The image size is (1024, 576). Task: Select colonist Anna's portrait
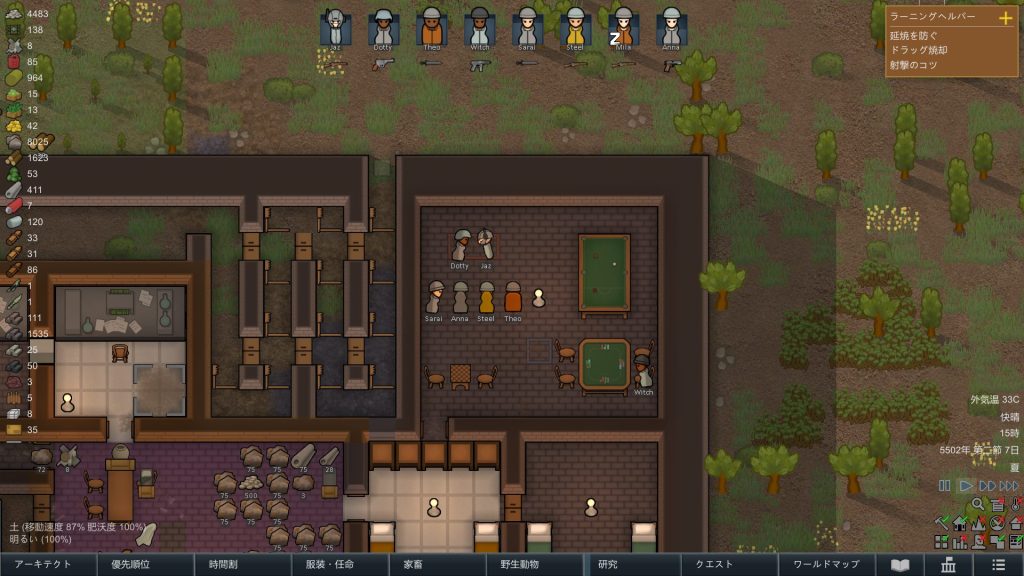coord(671,28)
